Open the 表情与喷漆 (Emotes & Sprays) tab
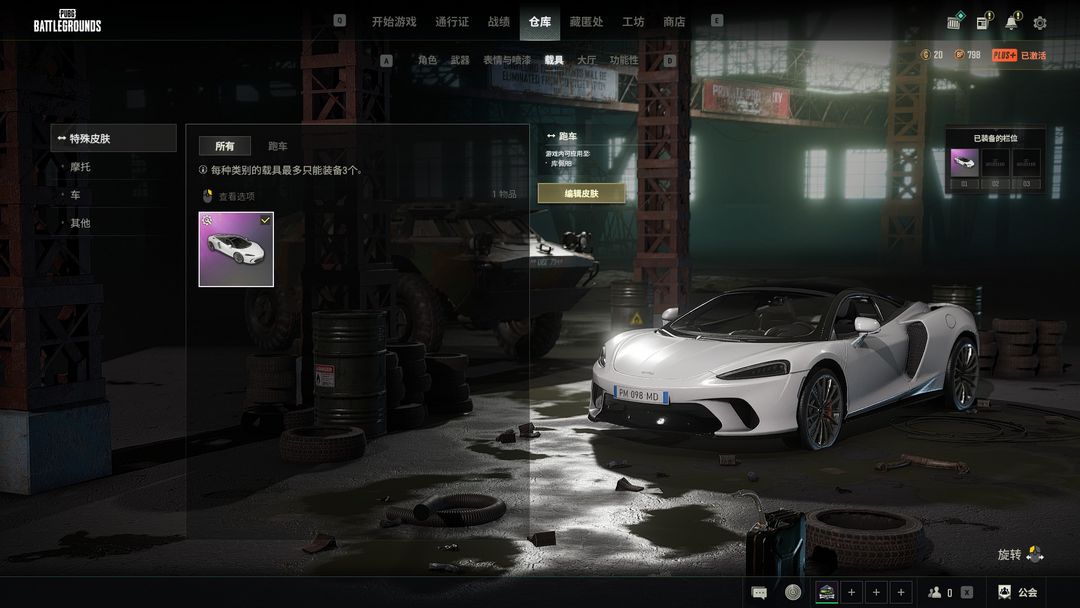 [x=507, y=60]
